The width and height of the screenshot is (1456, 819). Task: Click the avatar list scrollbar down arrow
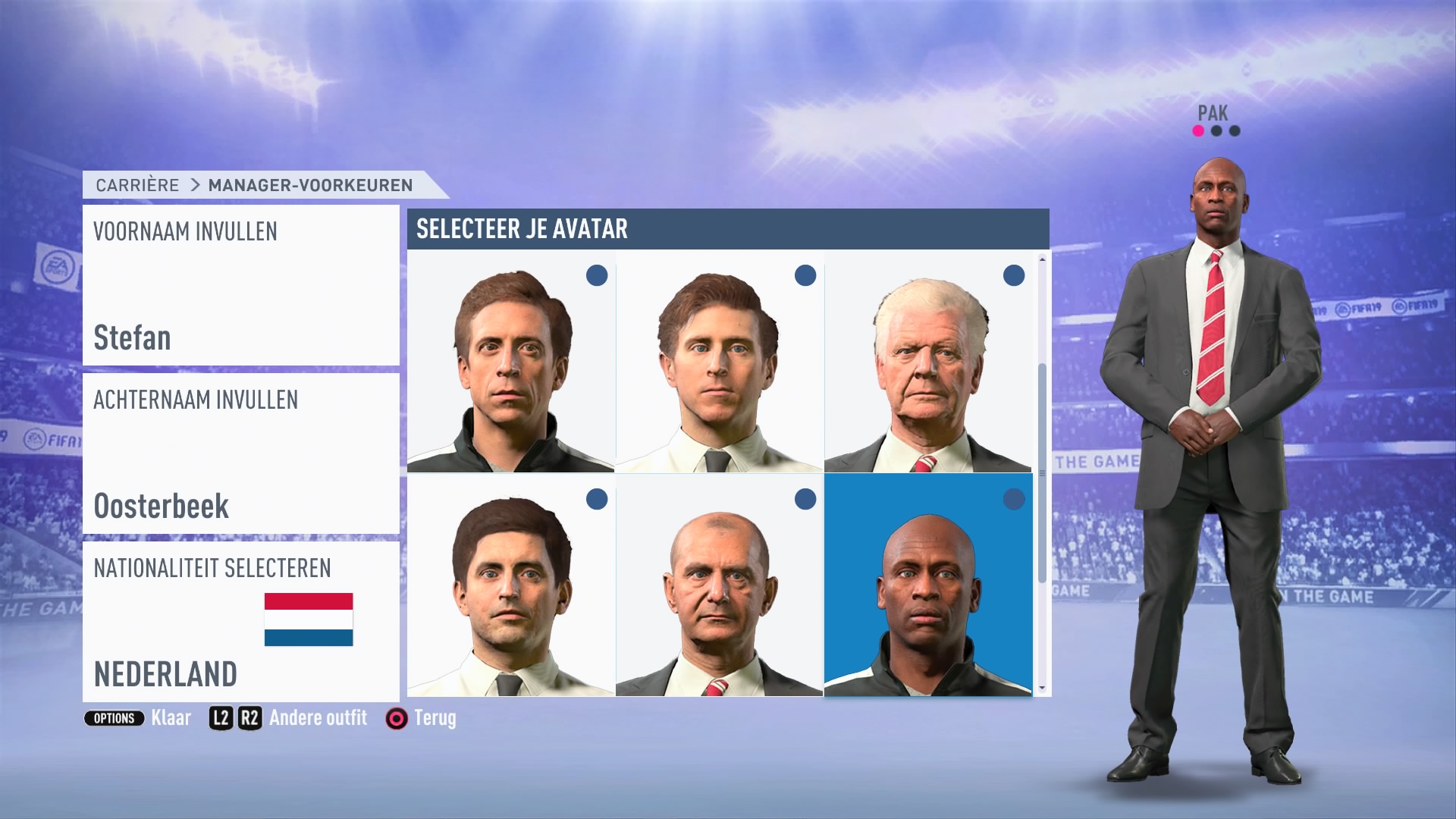1042,688
